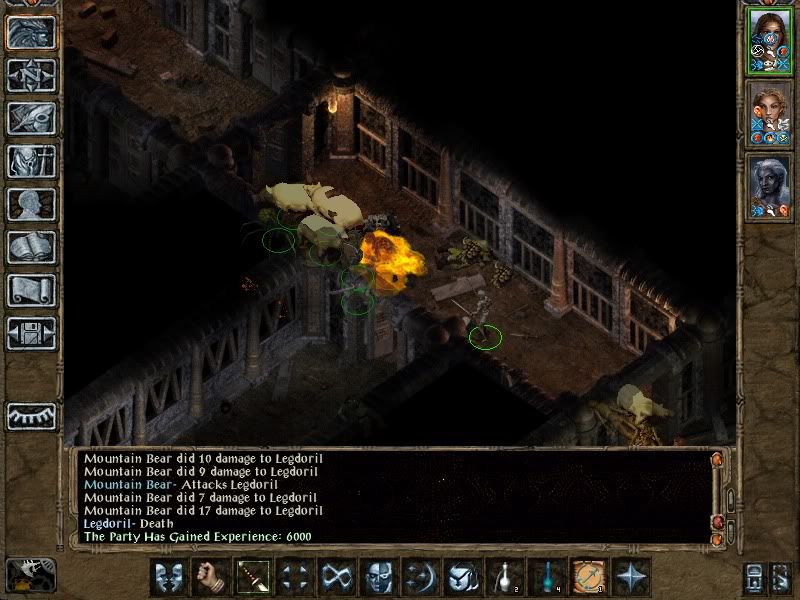Select the highlighted orange quick item slot
This screenshot has height=600, width=800.
click(x=588, y=577)
